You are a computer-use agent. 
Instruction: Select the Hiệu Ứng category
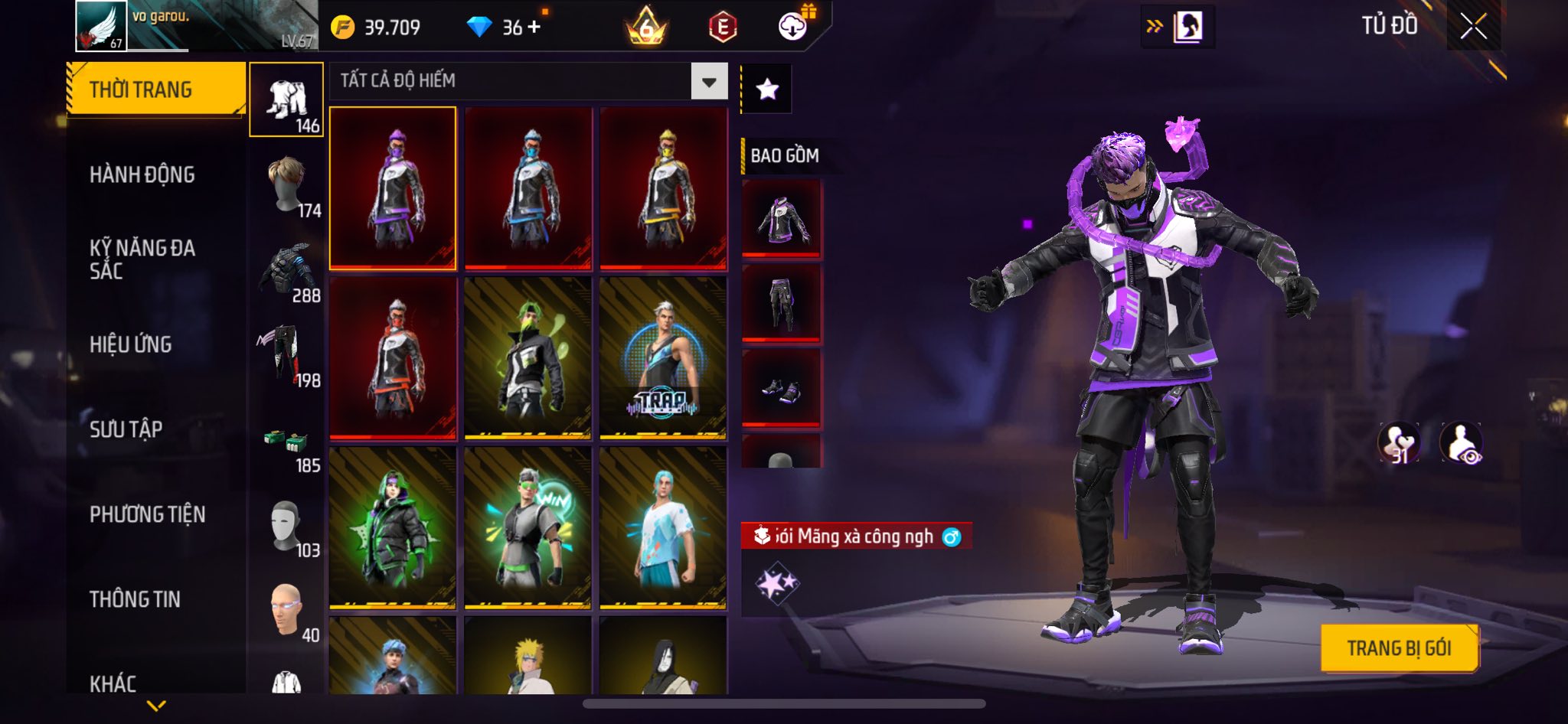click(131, 344)
